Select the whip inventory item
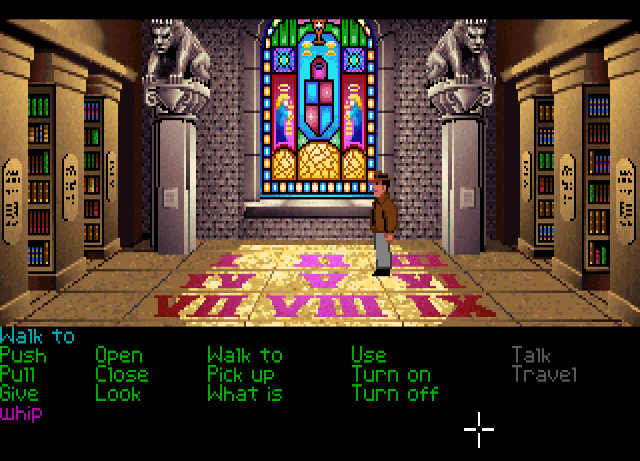 click(21, 412)
